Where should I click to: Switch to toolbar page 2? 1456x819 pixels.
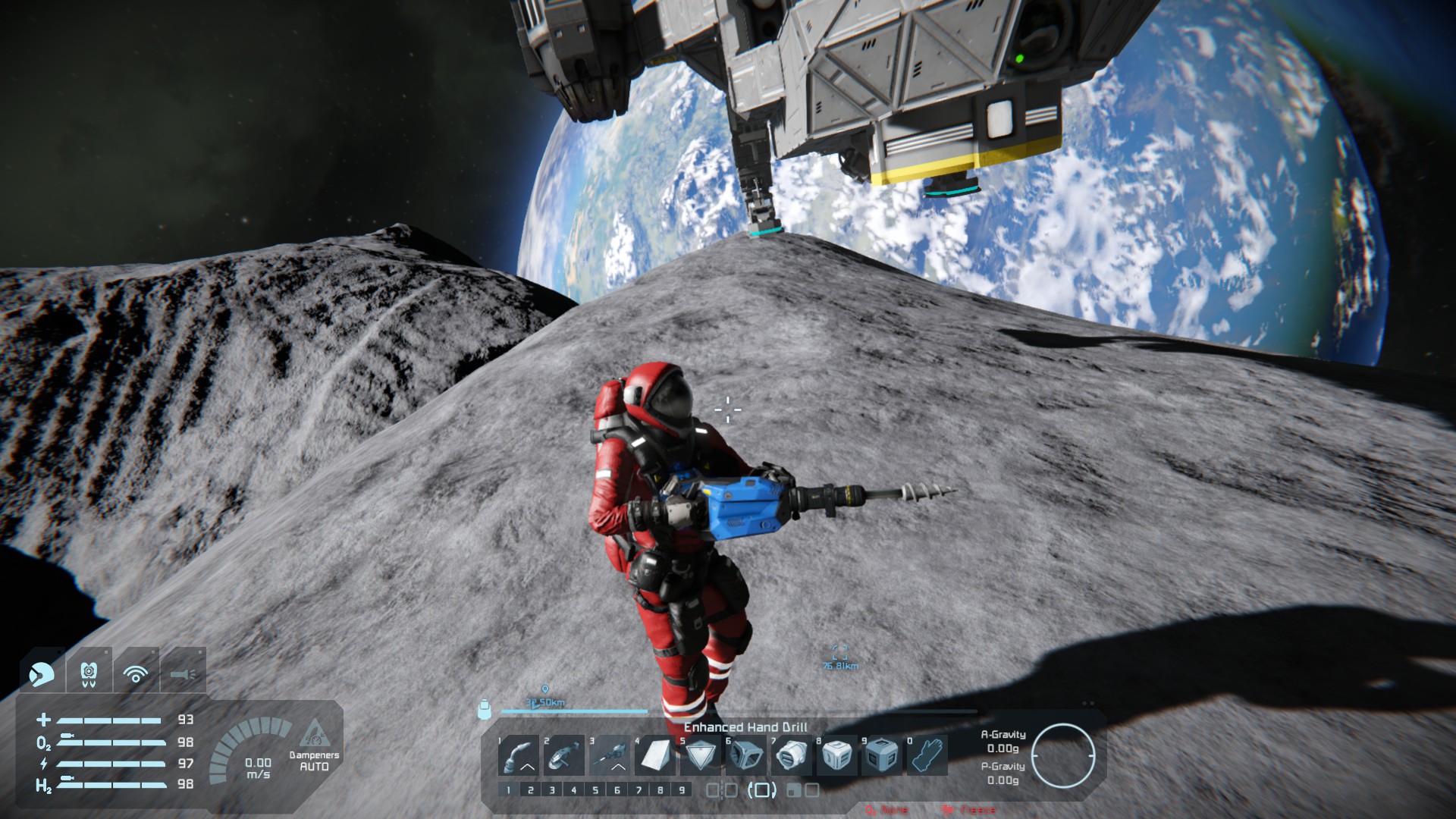pos(531,790)
